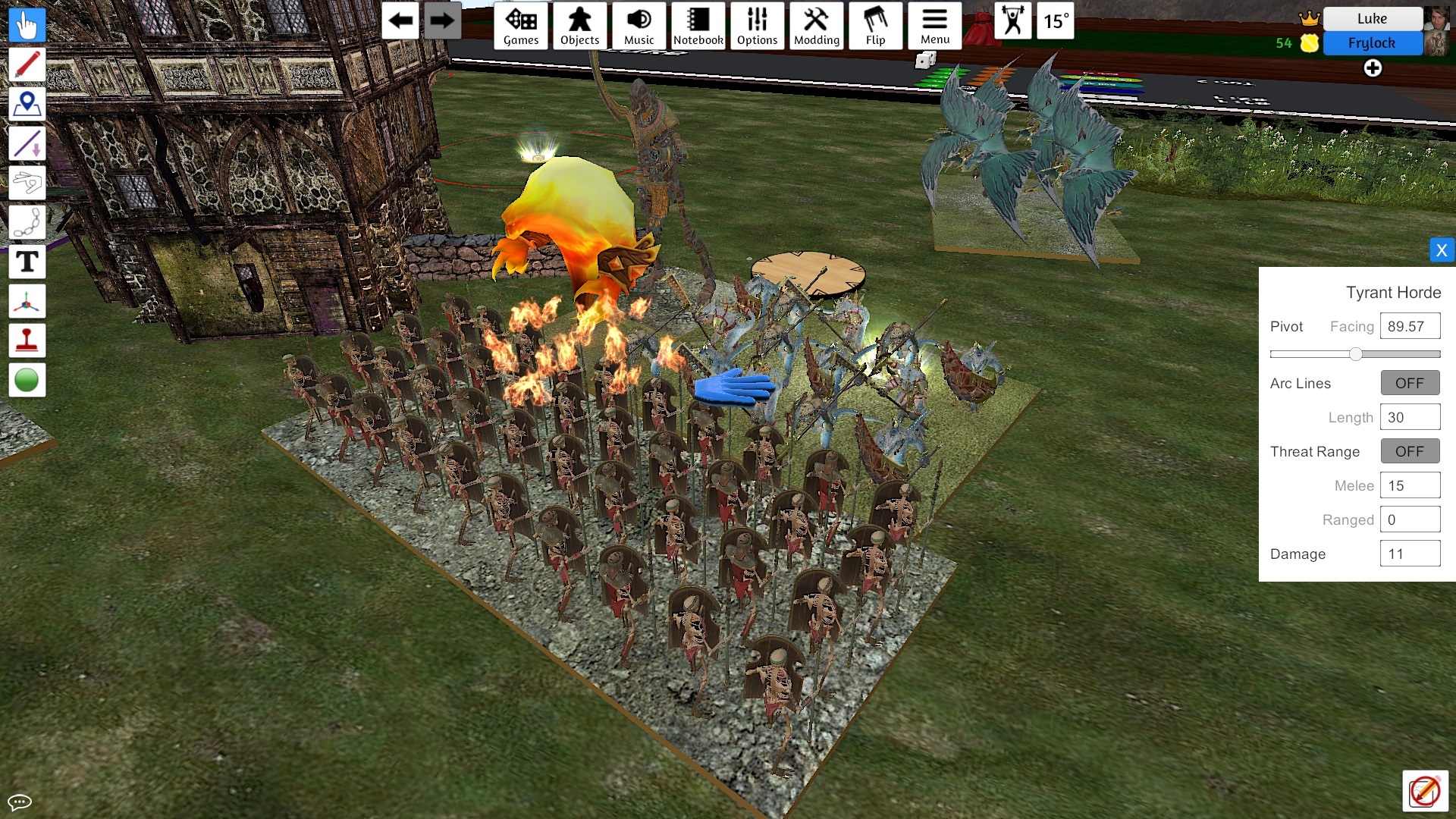Toggle Threat Range off switch
Viewport: 1456px width, 819px height.
tap(1409, 451)
